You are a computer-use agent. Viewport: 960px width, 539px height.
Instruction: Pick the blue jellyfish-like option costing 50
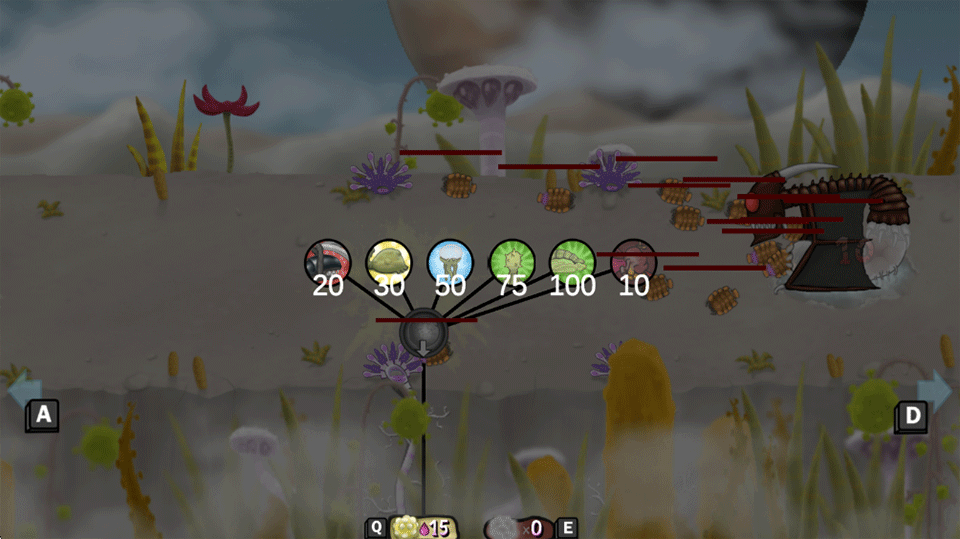pyautogui.click(x=450, y=261)
